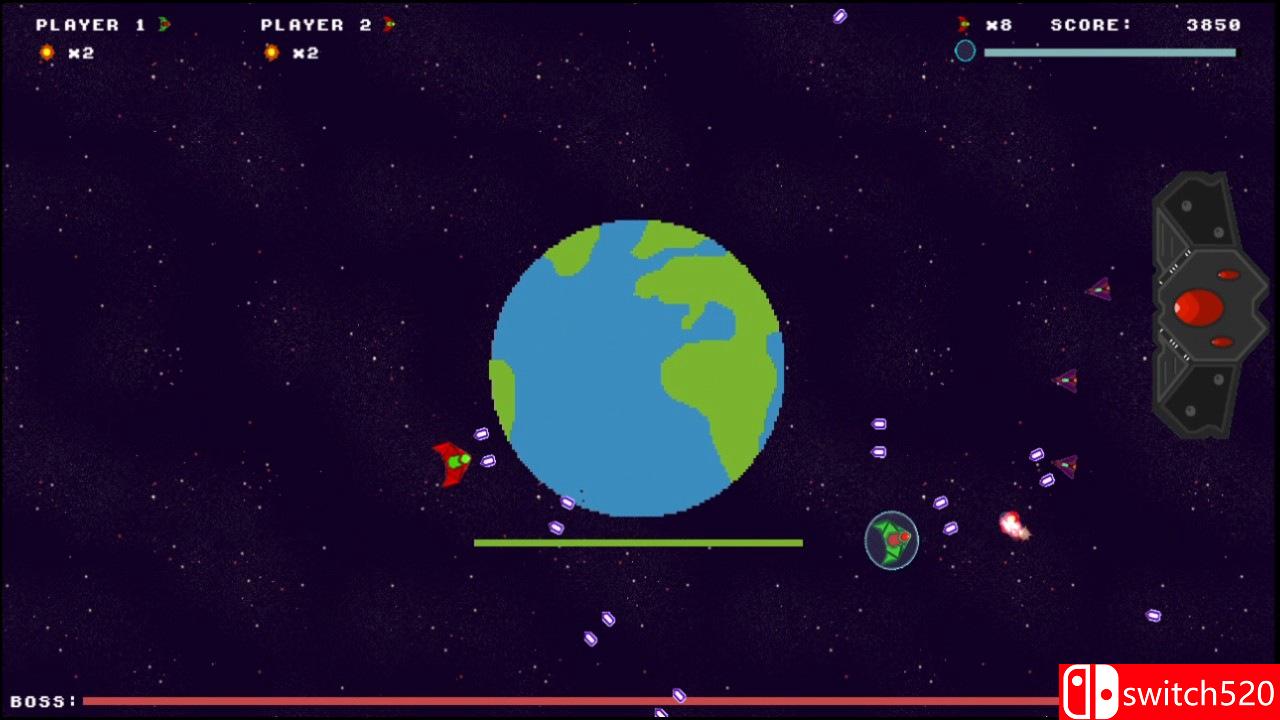This screenshot has width=1280, height=720.
Task: Click the blue shield circle icon
Action: 965,51
